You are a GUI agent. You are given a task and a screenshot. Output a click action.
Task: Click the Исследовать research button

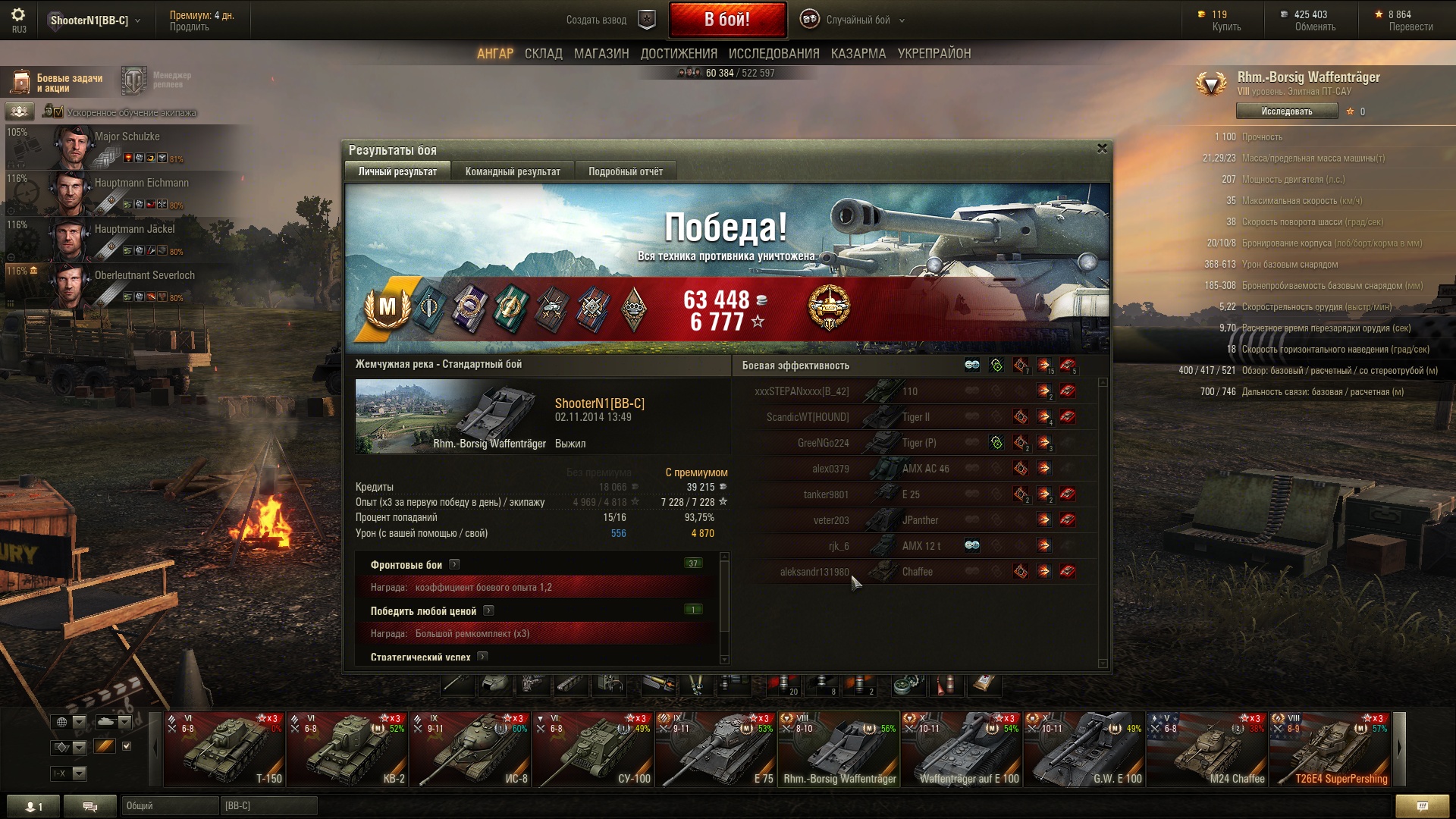coord(1286,111)
